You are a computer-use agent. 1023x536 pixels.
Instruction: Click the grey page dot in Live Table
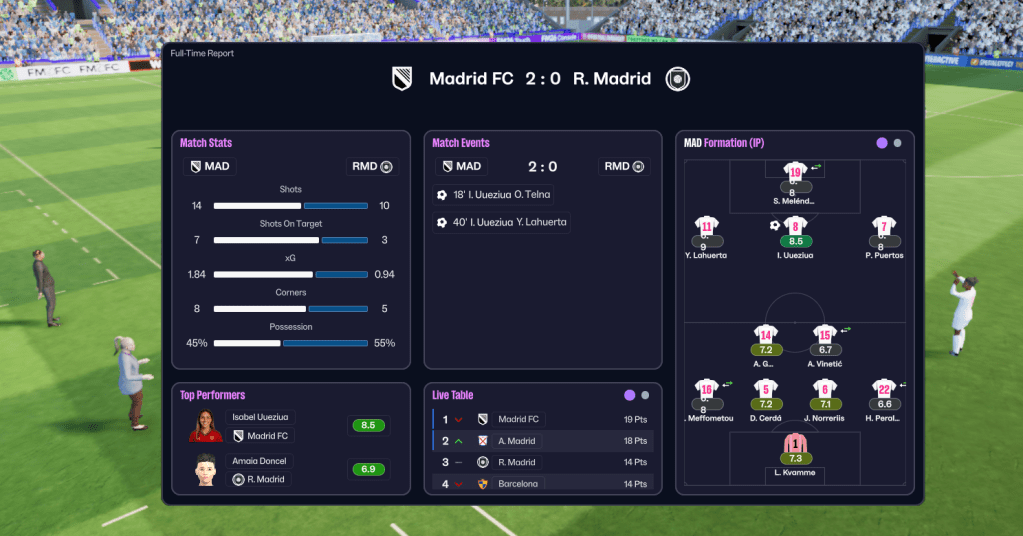coord(645,395)
